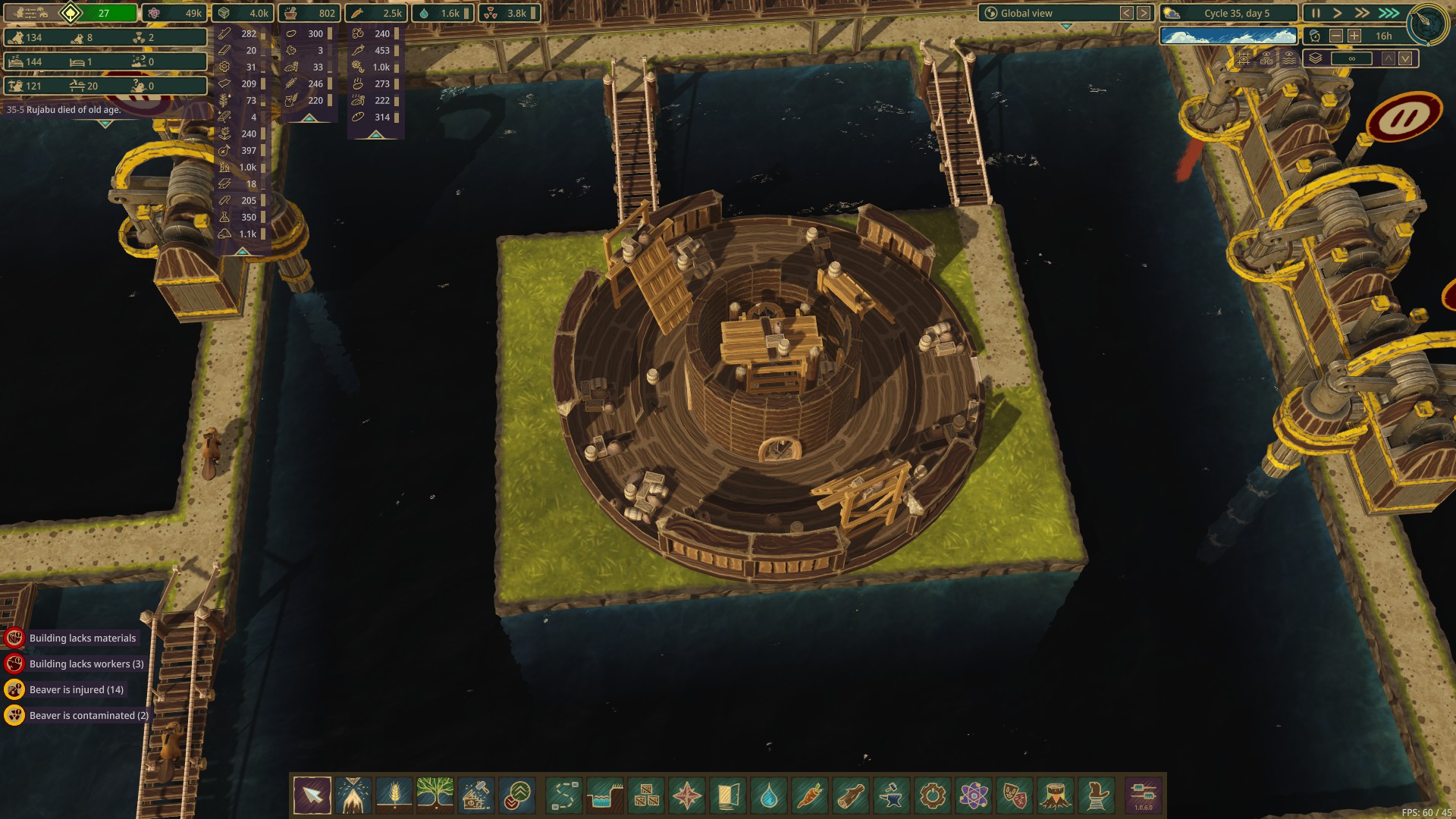Open the wood buildings log category

851,795
